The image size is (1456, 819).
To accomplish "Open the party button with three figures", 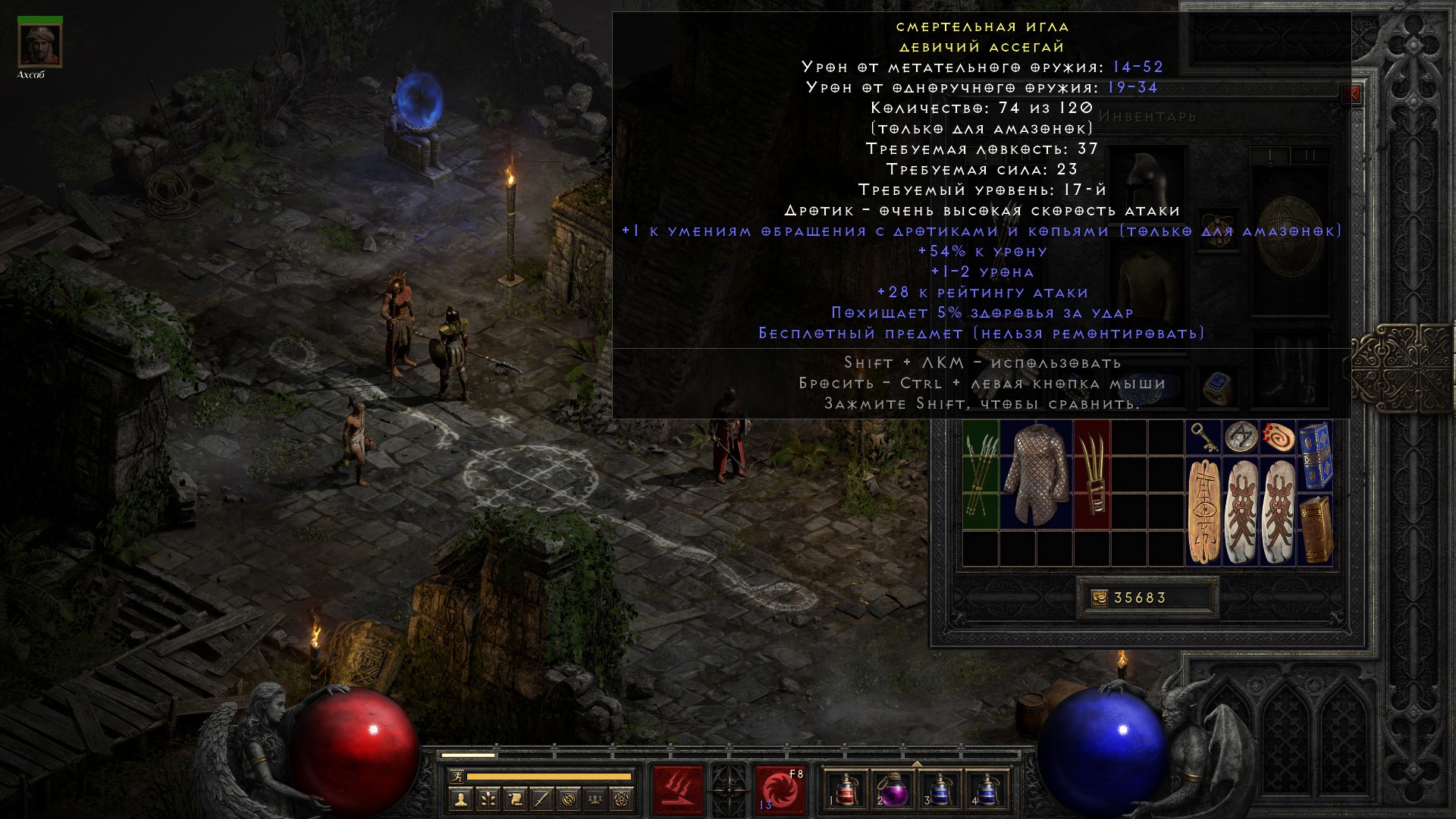I will [596, 799].
